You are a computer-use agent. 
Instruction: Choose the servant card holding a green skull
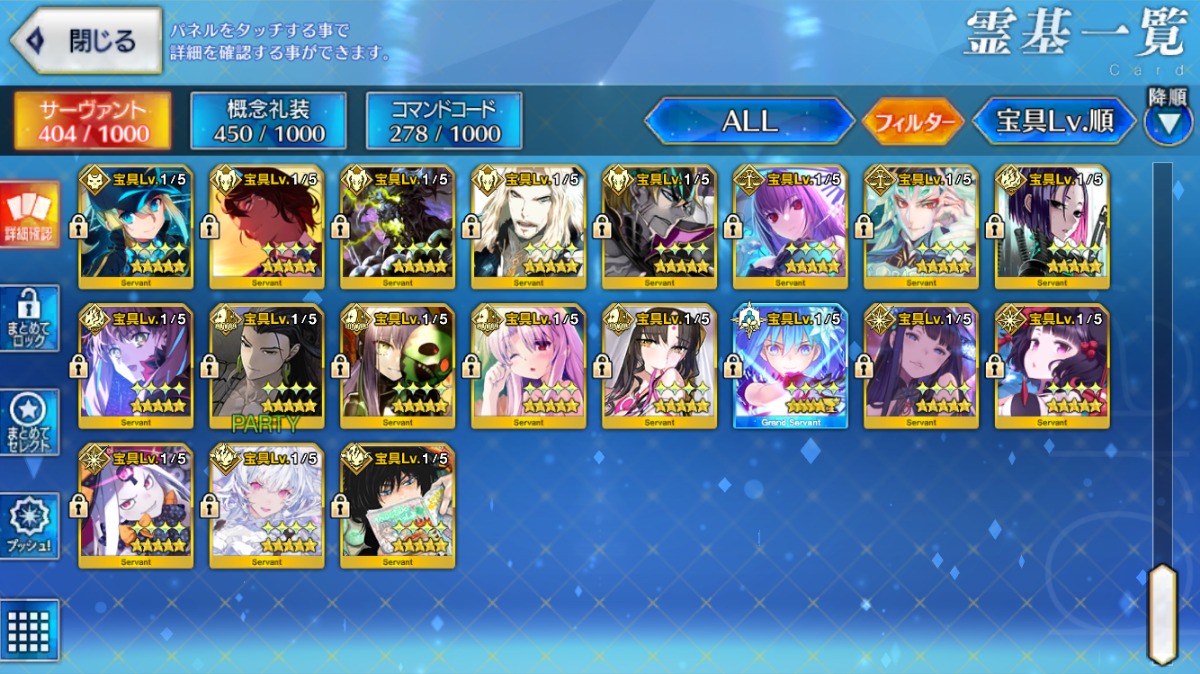pyautogui.click(x=398, y=366)
